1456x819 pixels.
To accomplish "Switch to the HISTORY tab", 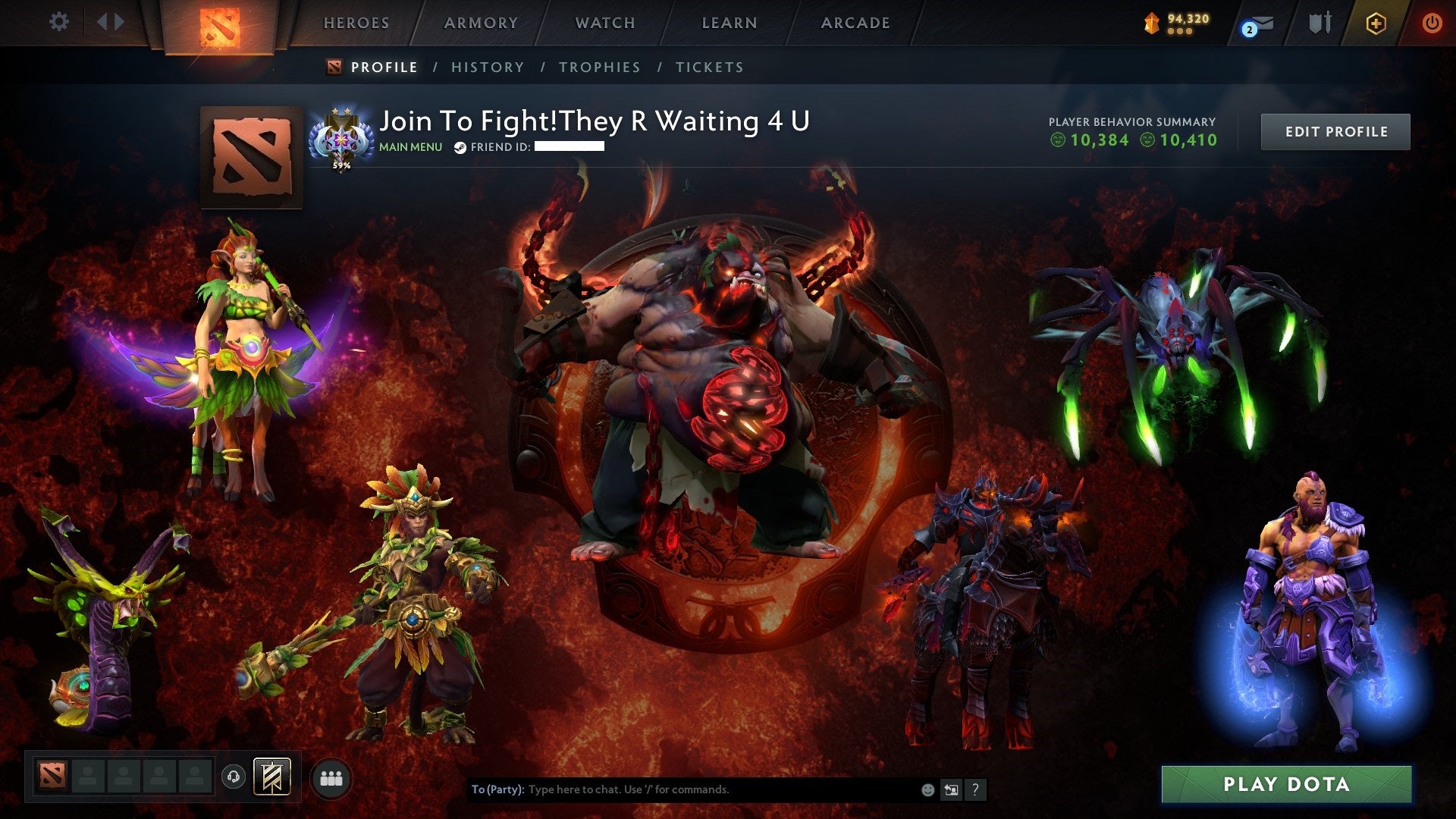I will (x=486, y=67).
